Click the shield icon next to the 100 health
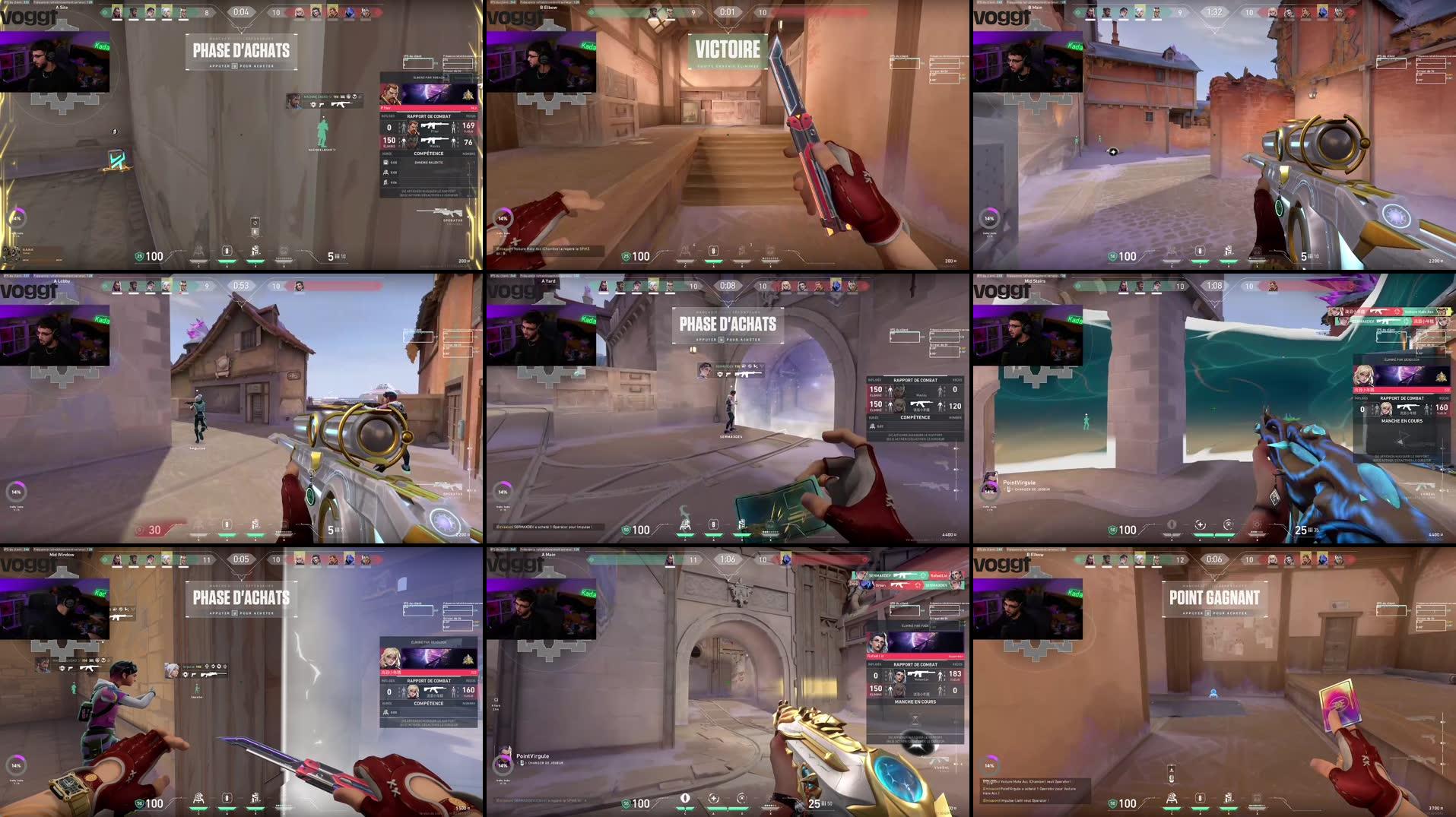This screenshot has width=1456, height=817. [x=139, y=255]
